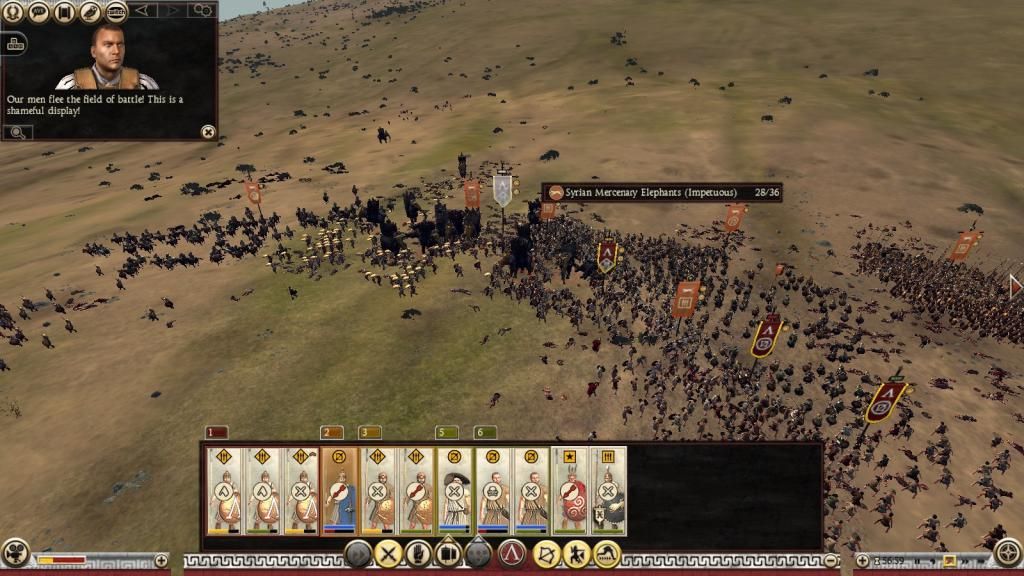Toggle the running man run button
This screenshot has height=576, width=1024.
576,553
